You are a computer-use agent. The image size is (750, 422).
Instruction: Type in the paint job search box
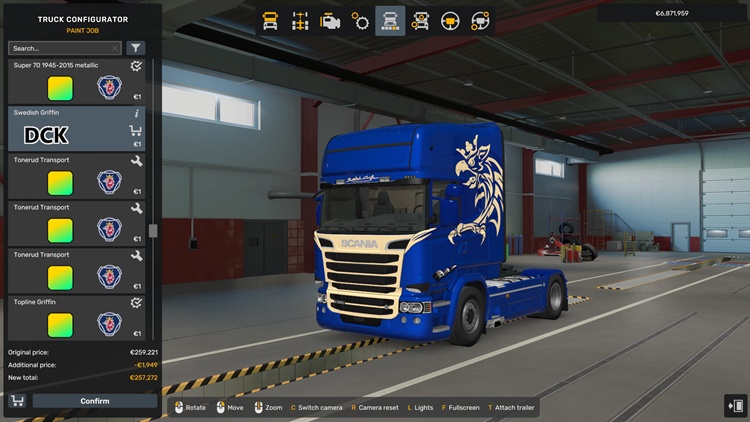62,48
